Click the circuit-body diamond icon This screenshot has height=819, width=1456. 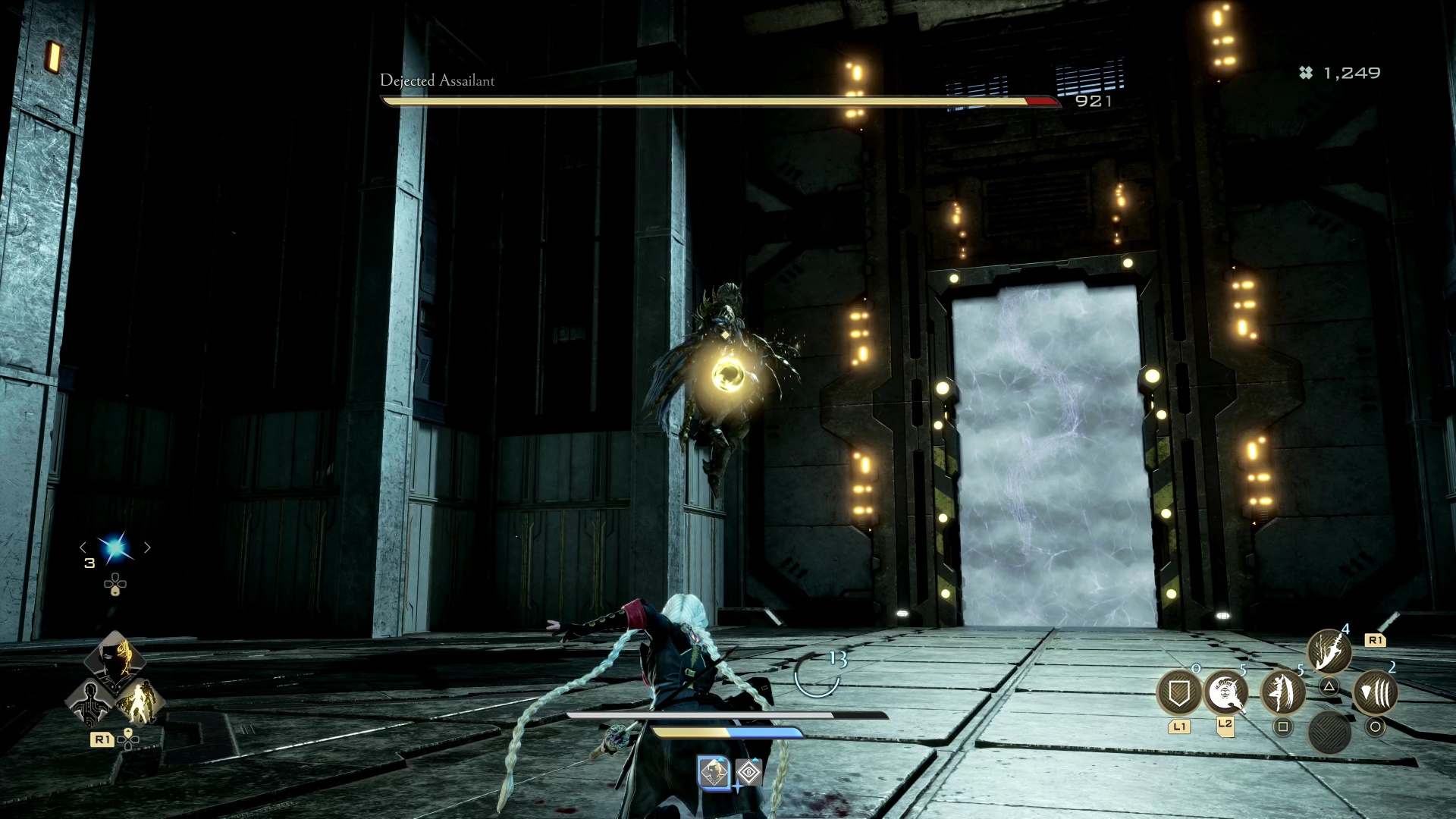coord(90,704)
